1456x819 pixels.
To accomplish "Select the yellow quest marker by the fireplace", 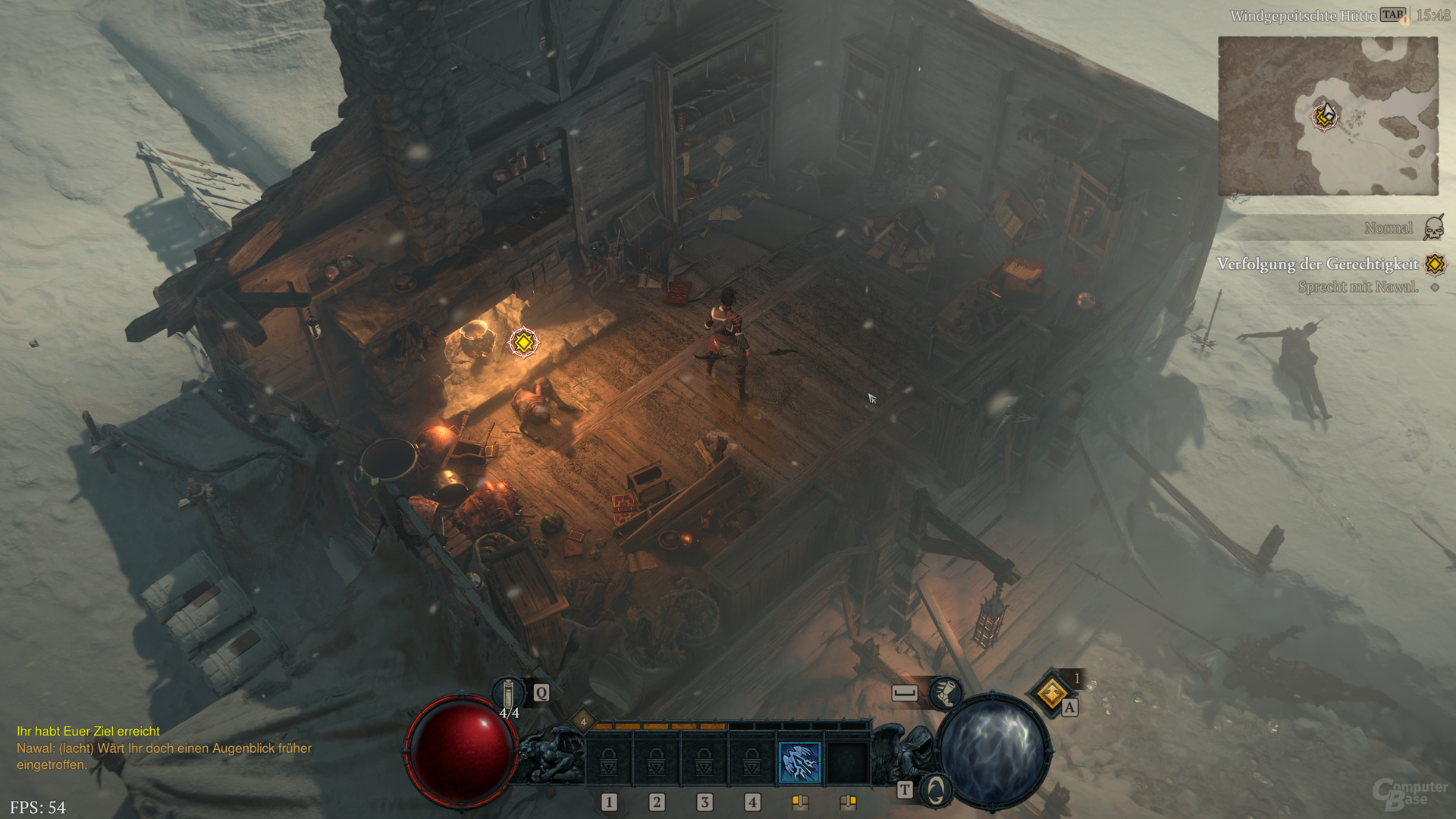I will pyautogui.click(x=523, y=343).
